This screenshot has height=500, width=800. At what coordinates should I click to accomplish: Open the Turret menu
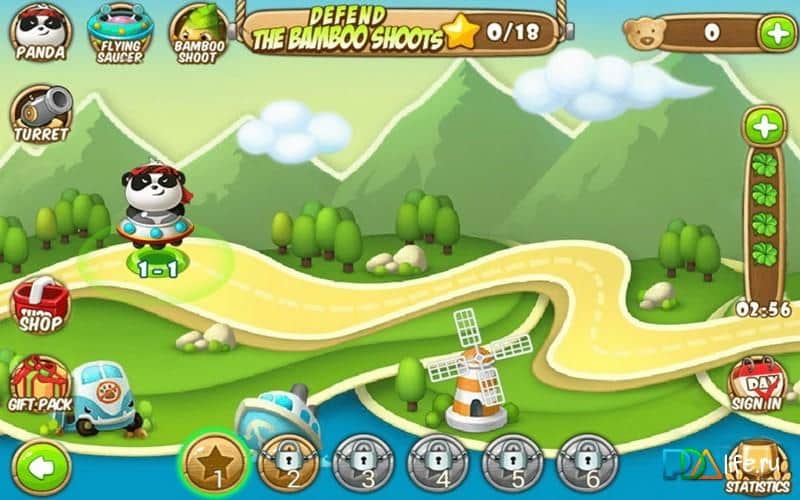(41, 114)
